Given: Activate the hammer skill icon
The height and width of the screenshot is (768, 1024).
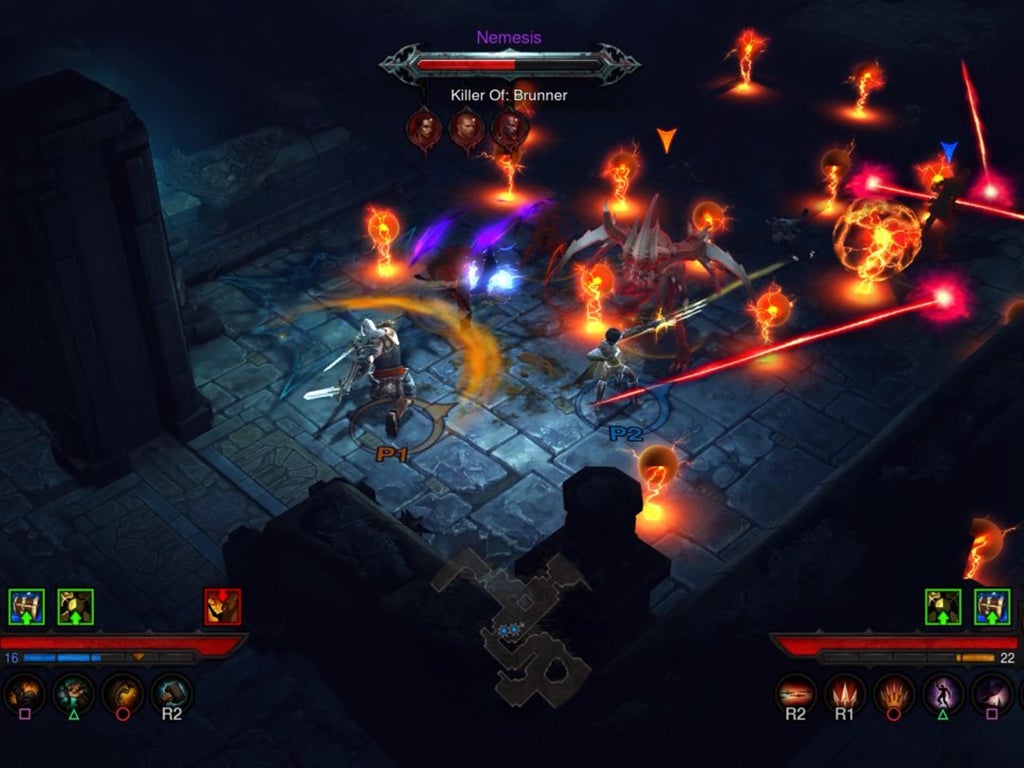Looking at the screenshot, I should click(x=171, y=693).
